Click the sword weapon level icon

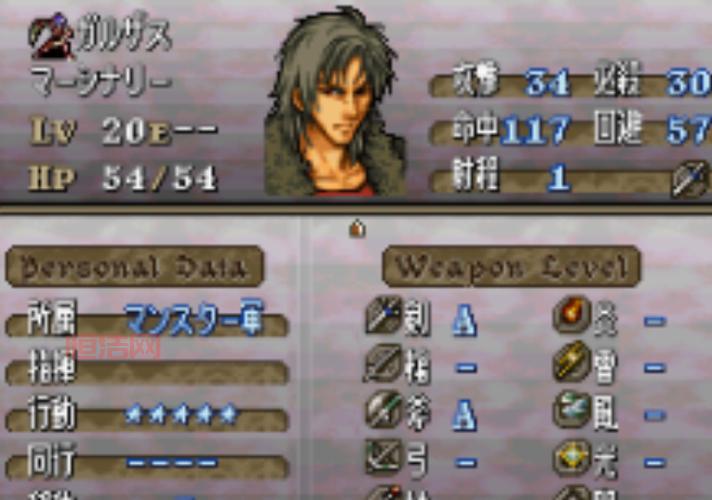383,319
